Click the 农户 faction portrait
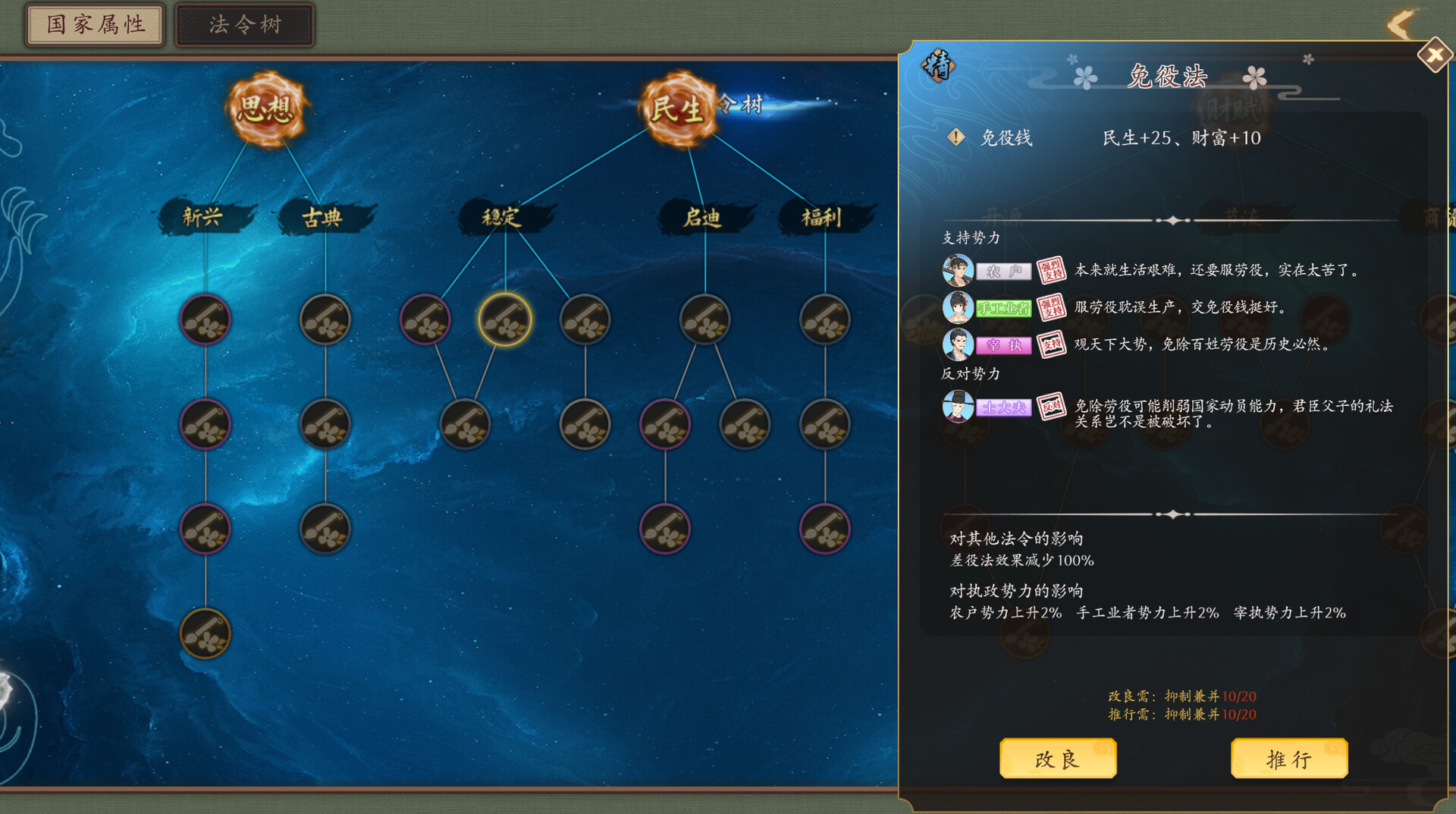 click(x=958, y=270)
